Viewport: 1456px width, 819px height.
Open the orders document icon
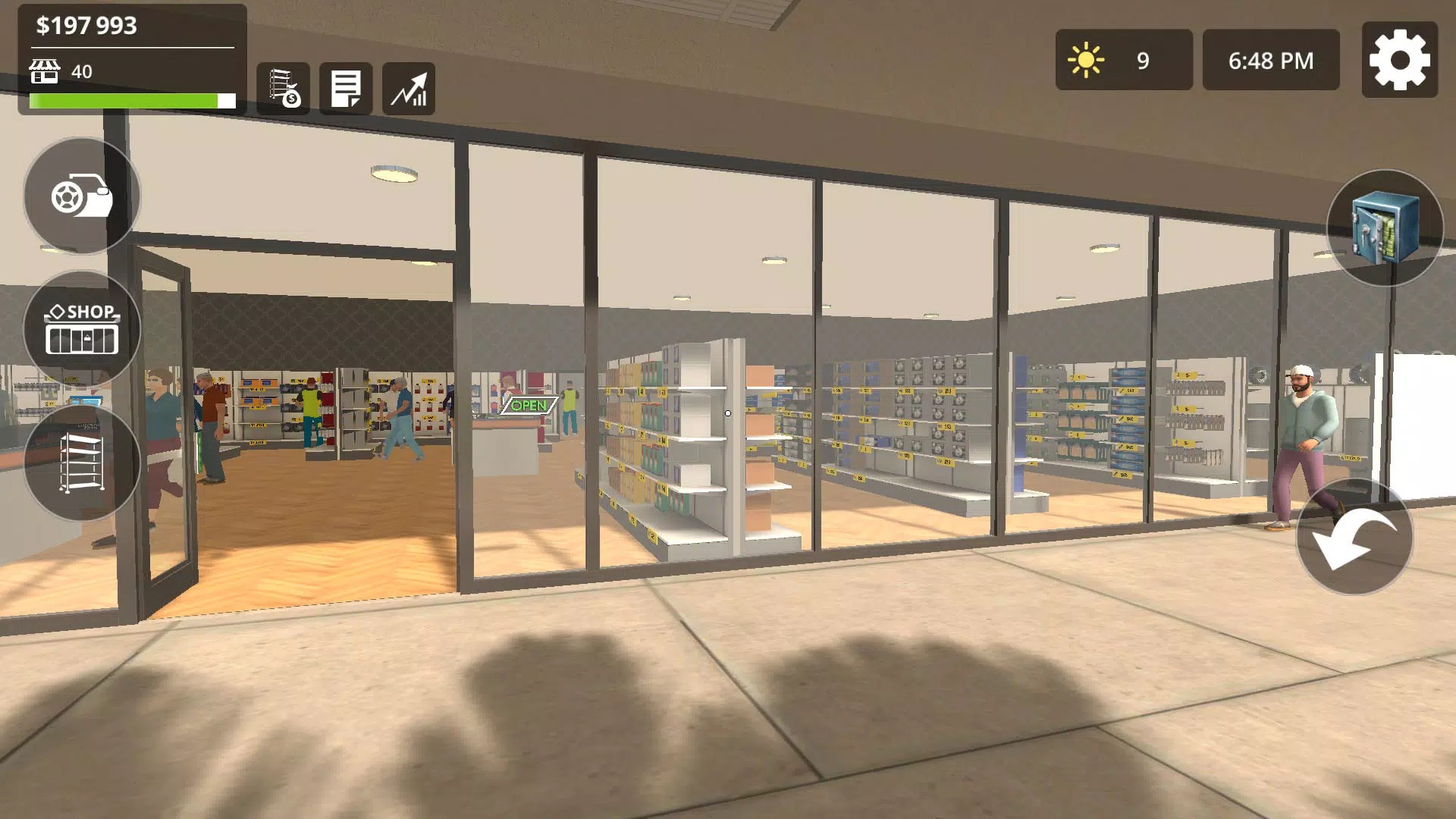[347, 88]
